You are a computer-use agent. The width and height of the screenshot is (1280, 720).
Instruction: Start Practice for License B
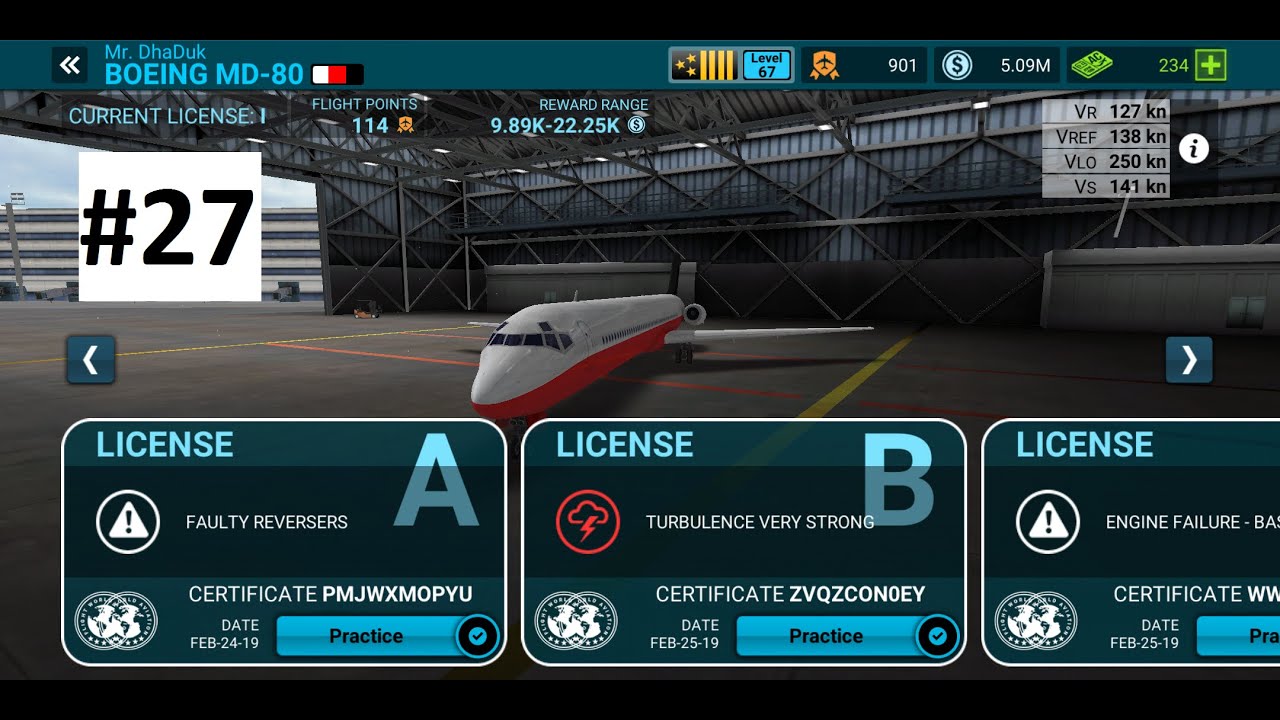(x=826, y=636)
